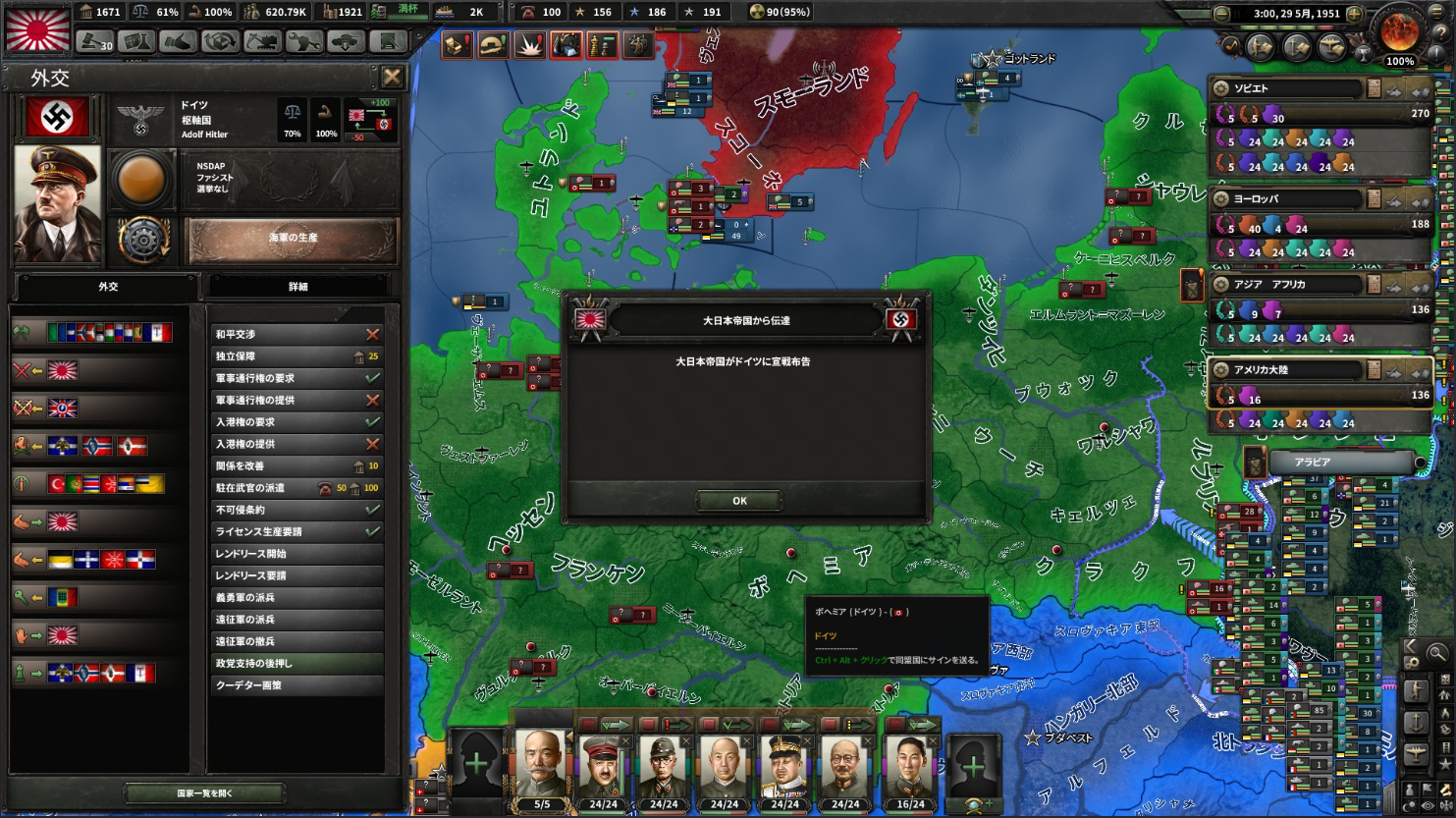
Task: Click the 海軍の生産 button
Action: pos(292,239)
